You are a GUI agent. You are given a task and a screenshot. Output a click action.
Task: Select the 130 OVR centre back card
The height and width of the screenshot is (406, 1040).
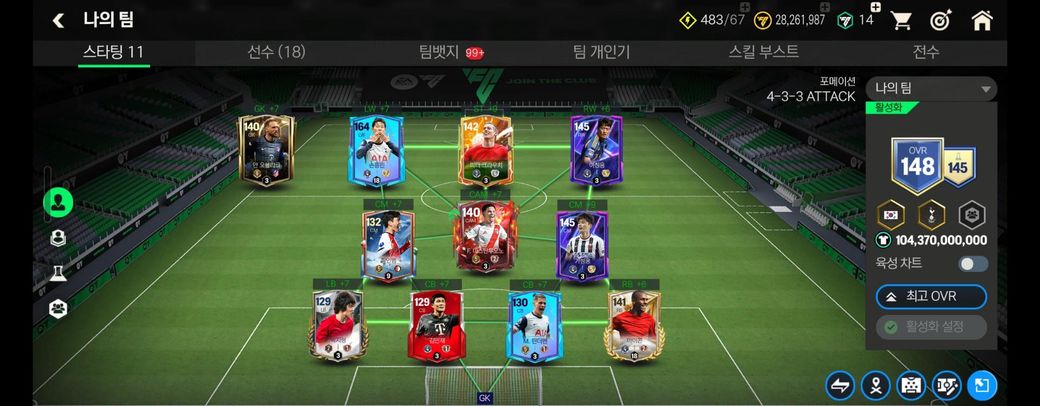coord(533,324)
